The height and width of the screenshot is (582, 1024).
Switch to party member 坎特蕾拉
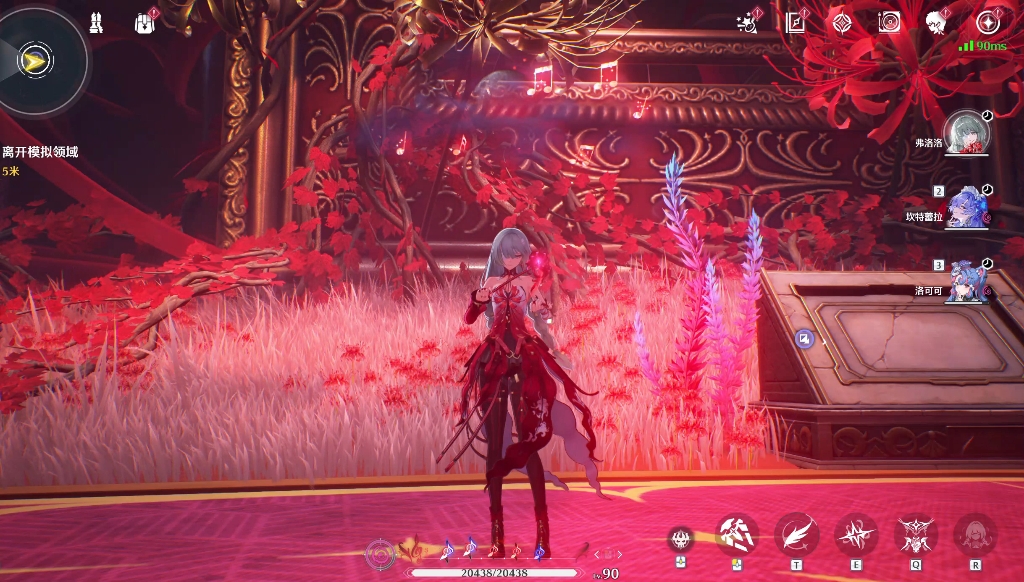point(967,207)
